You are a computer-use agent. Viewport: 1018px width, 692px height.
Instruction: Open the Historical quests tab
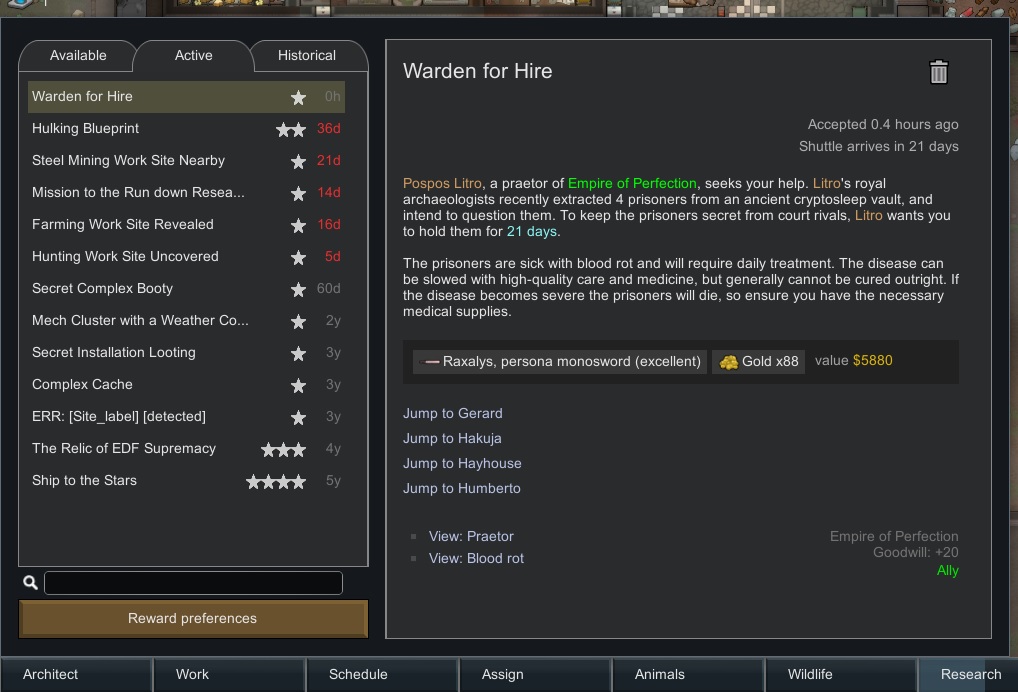[307, 56]
